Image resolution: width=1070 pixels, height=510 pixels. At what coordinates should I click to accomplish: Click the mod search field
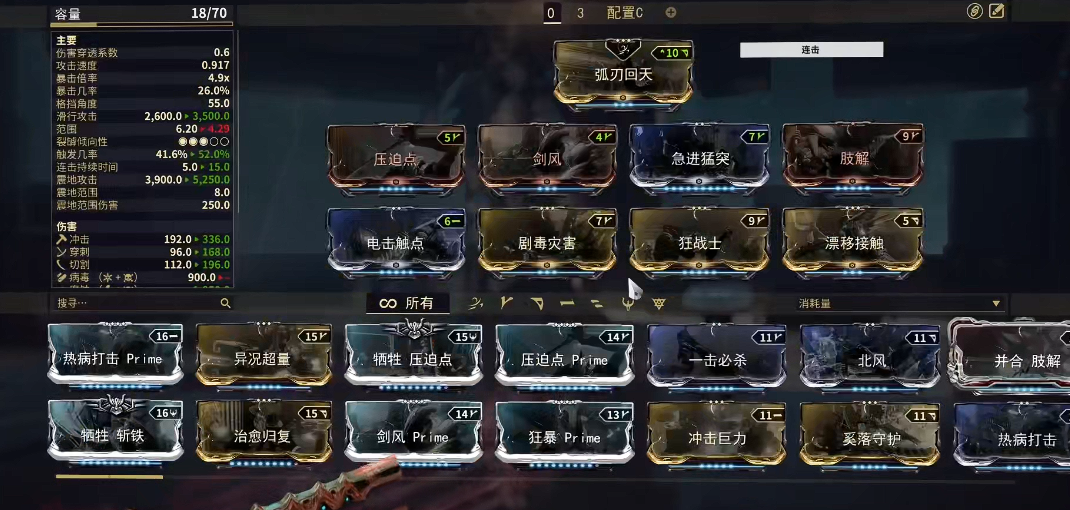coord(135,303)
